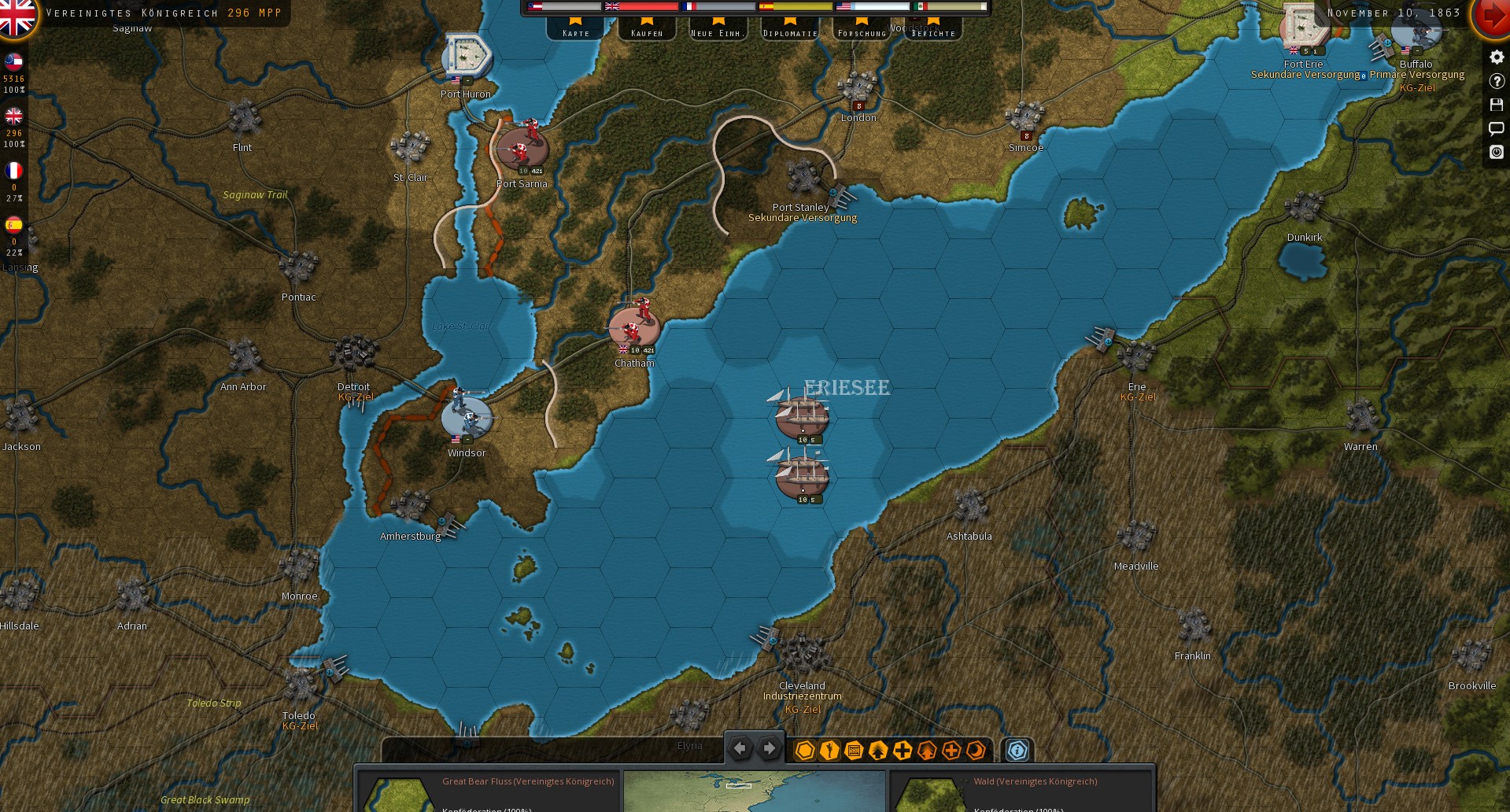Open the settings gear in the right sidebar

point(1497,56)
